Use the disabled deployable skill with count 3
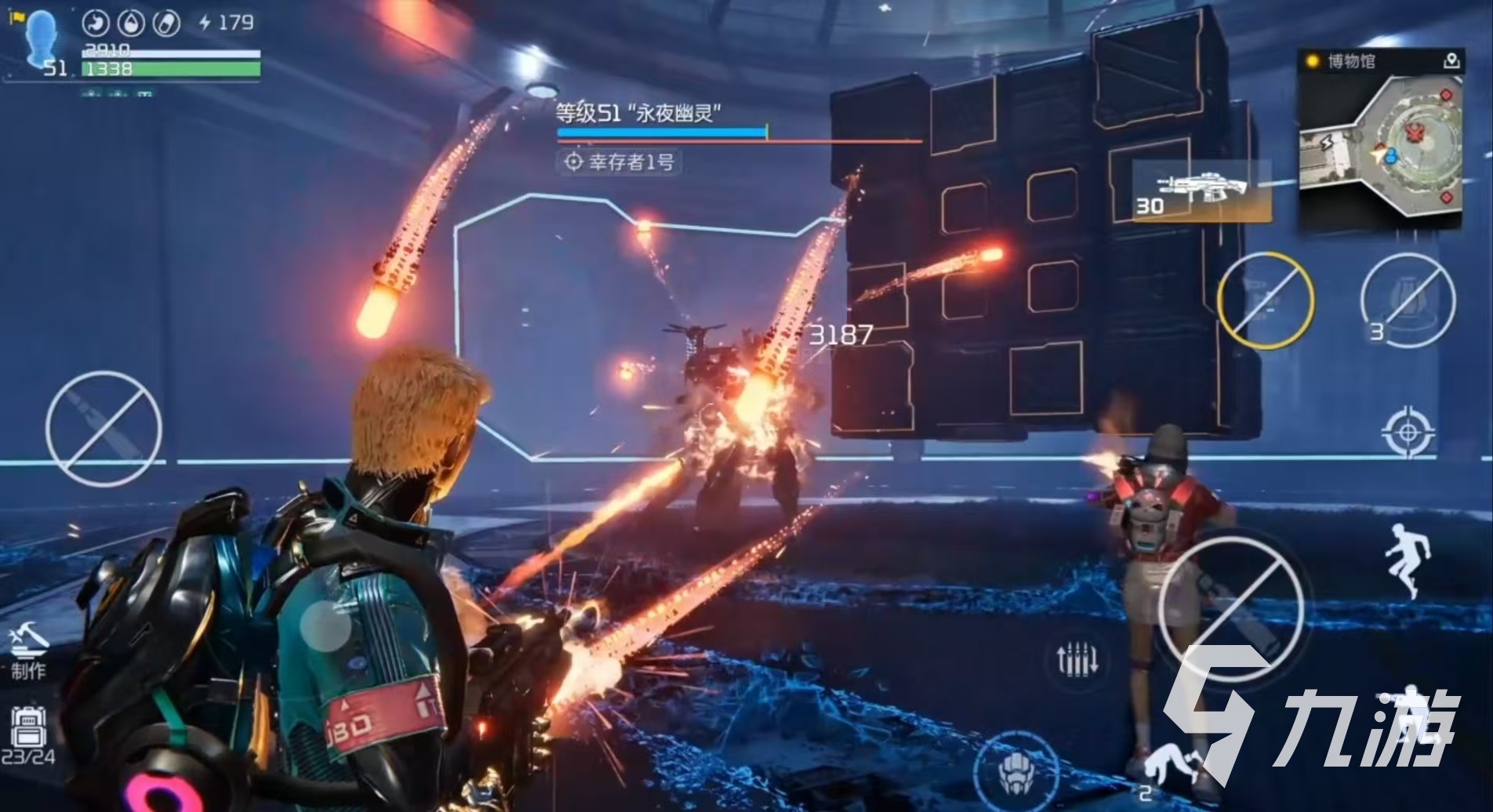 [x=1408, y=300]
